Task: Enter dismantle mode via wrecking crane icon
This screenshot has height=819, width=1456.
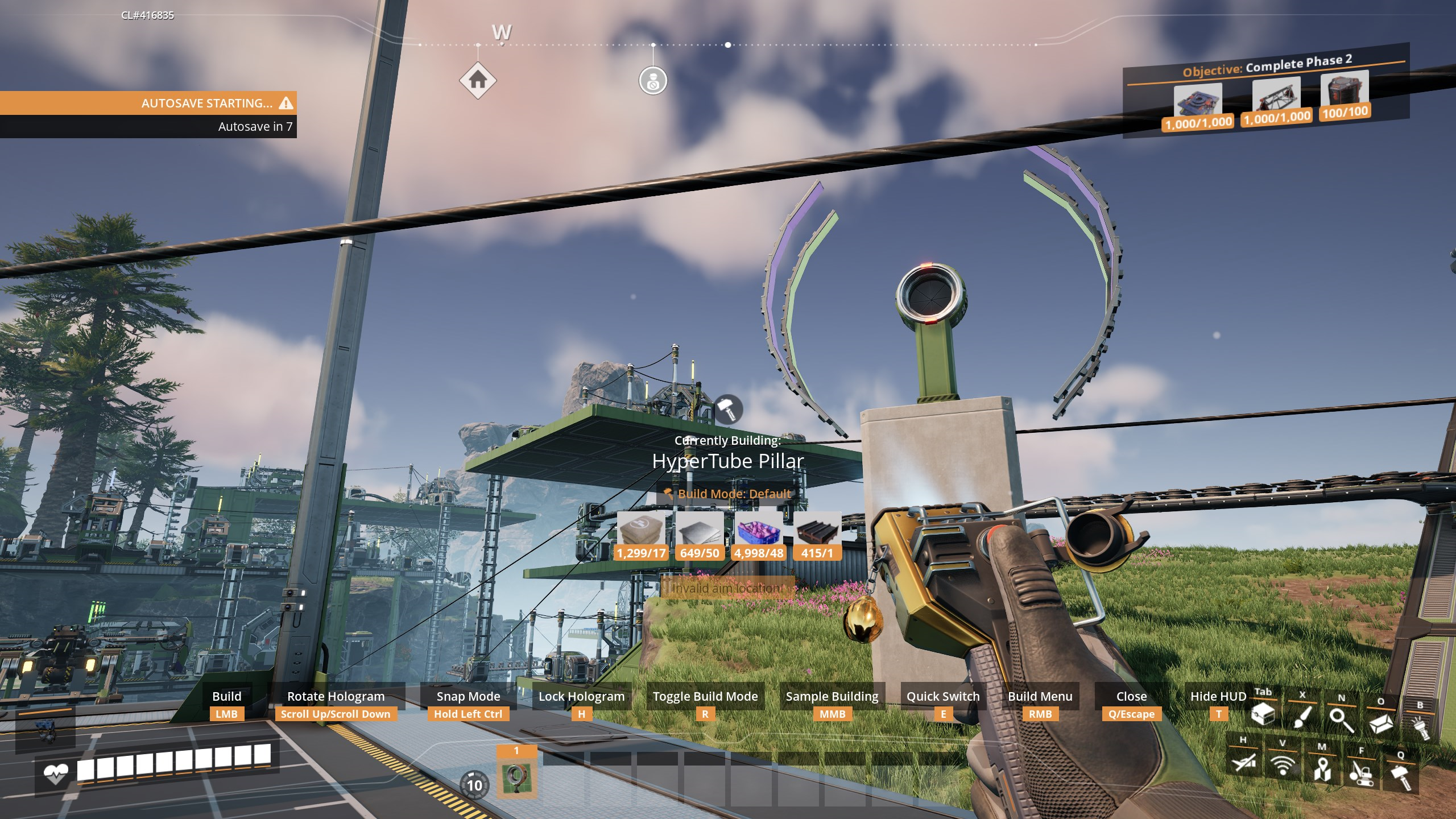Action: [1362, 773]
